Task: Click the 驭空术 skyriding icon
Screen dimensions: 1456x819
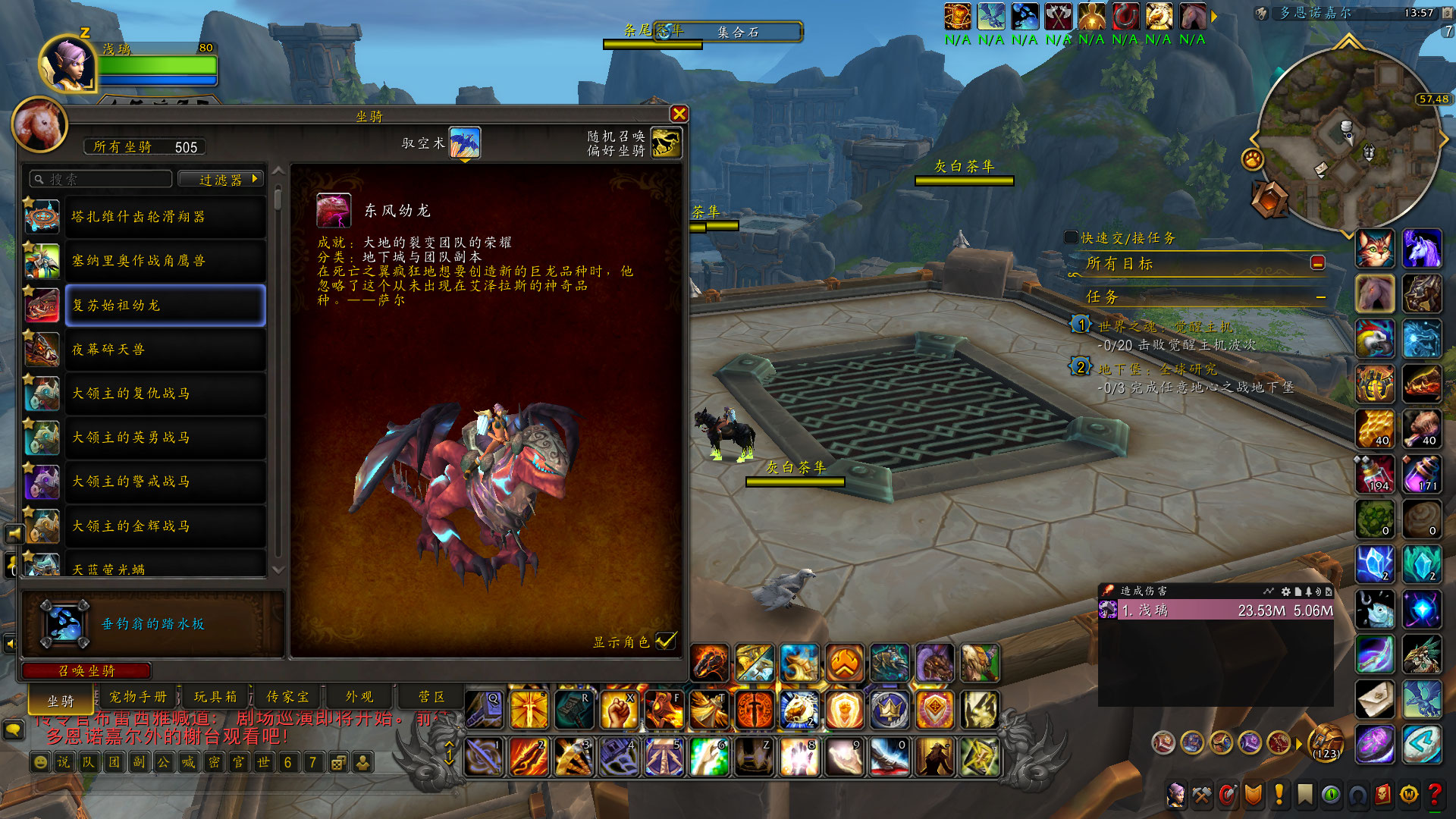Action: point(464,143)
